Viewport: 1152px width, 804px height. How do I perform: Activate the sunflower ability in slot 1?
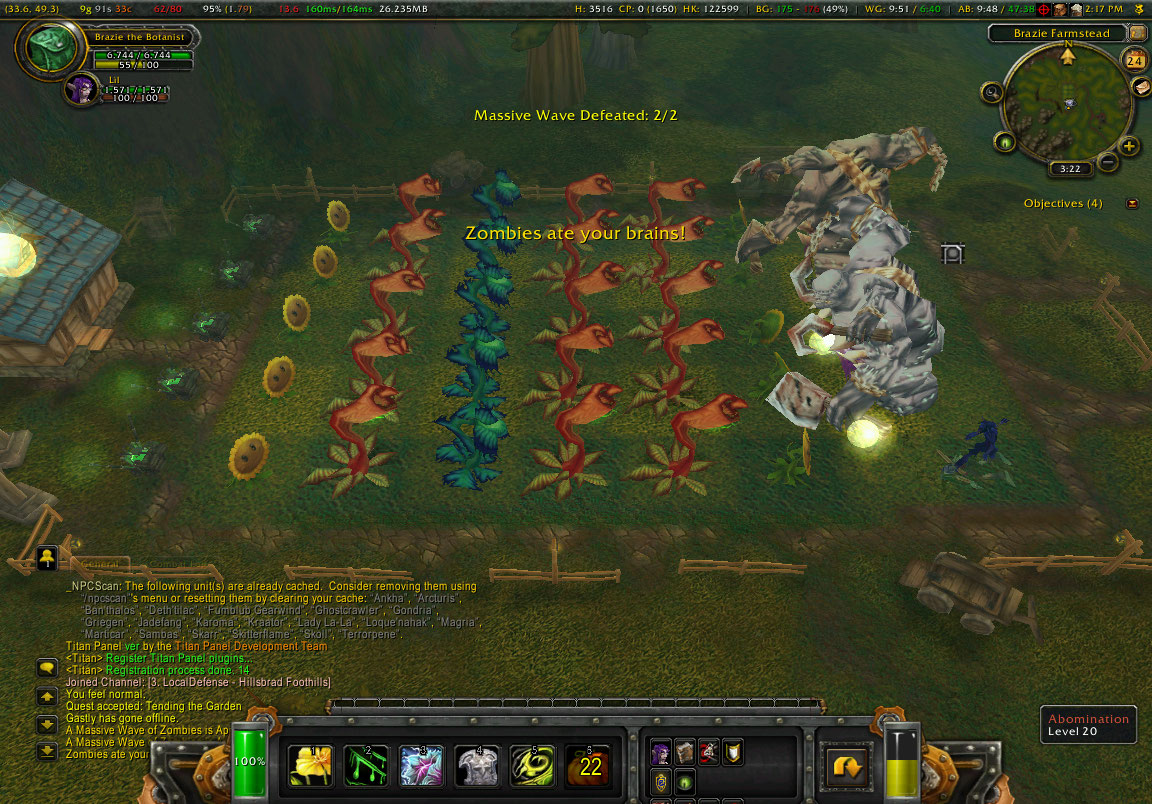(310, 766)
